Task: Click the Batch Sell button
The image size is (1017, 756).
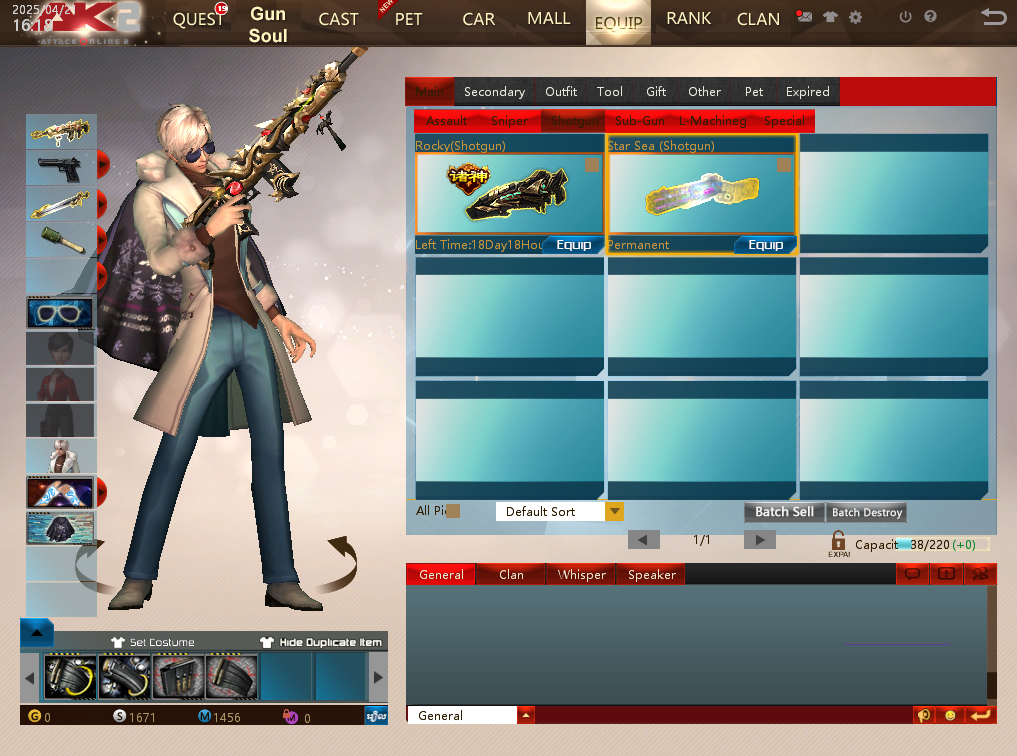Action: coord(784,512)
